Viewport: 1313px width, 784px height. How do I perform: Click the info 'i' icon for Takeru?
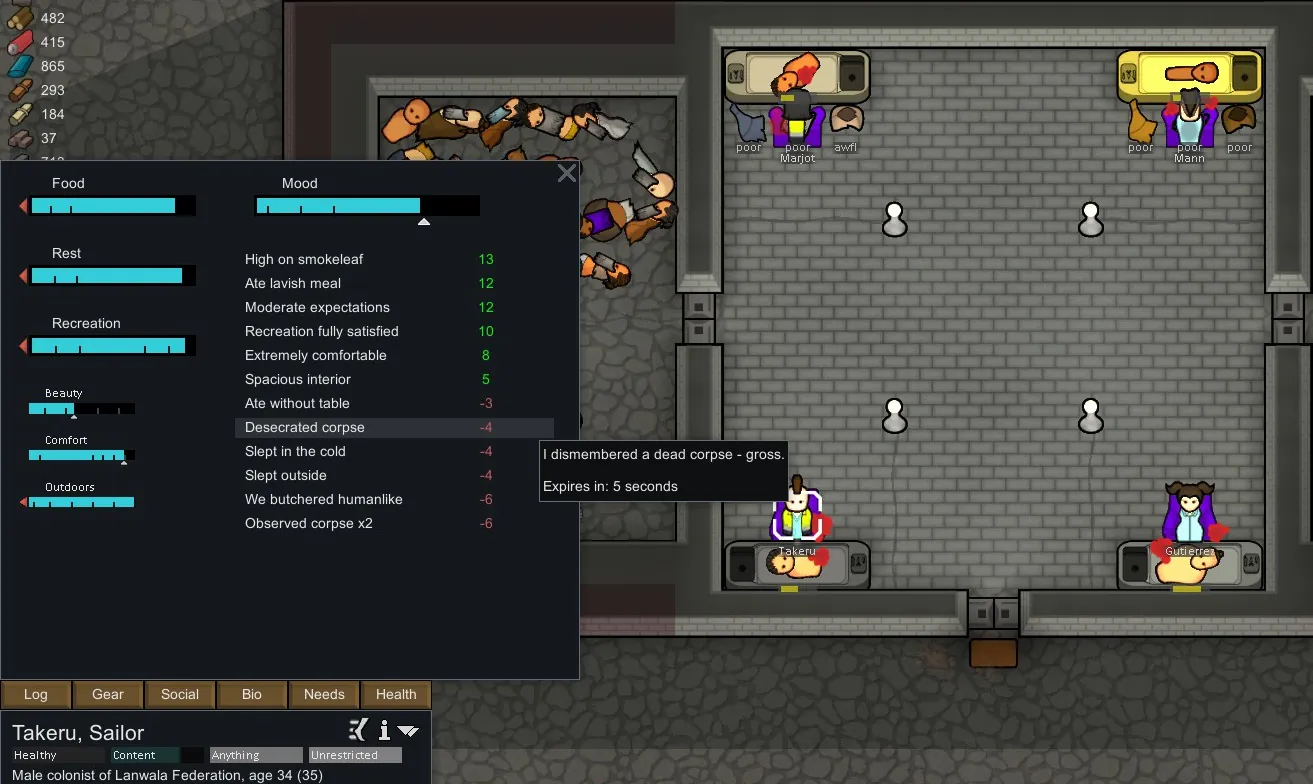pyautogui.click(x=383, y=730)
